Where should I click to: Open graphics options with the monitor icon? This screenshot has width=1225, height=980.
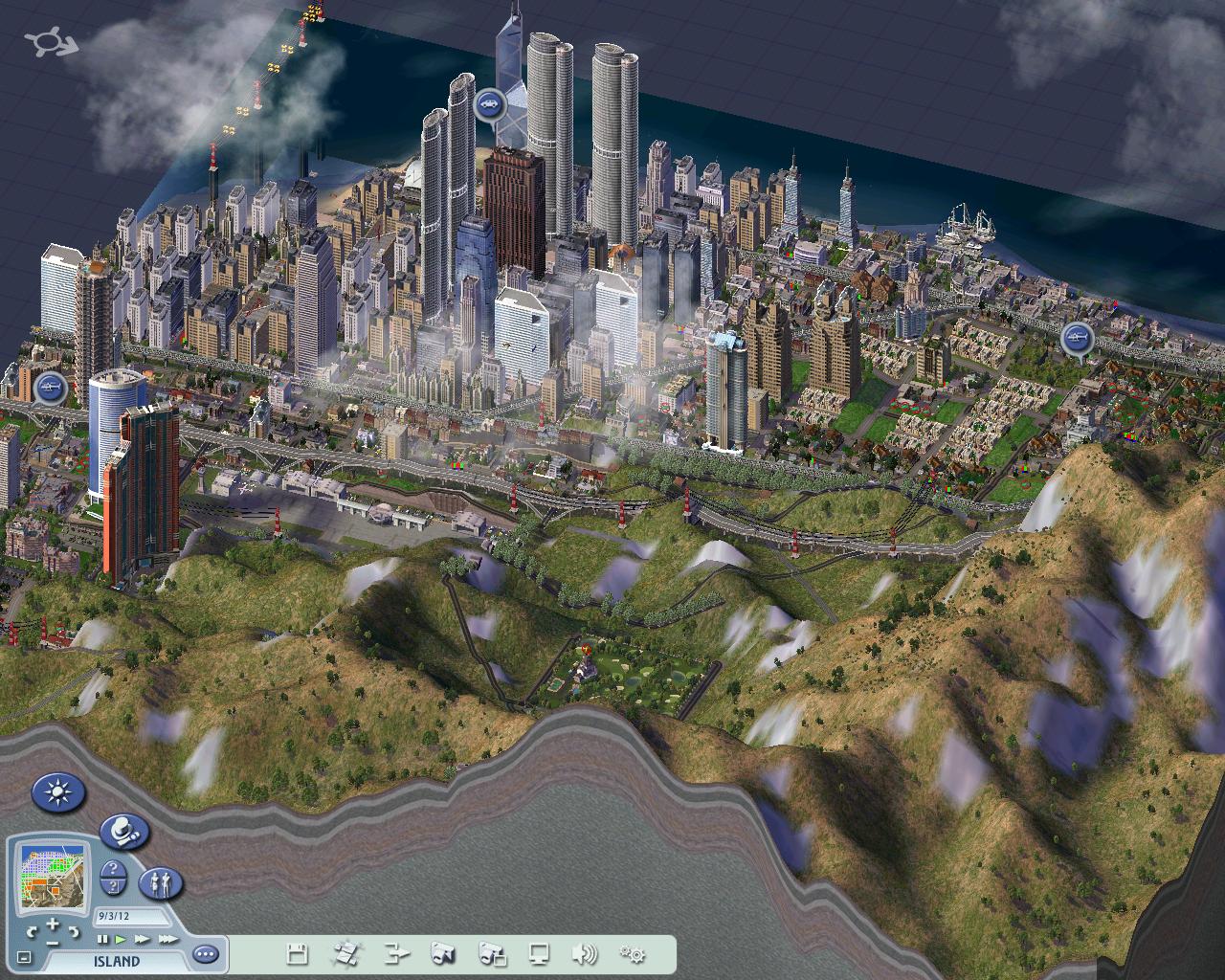[541, 954]
